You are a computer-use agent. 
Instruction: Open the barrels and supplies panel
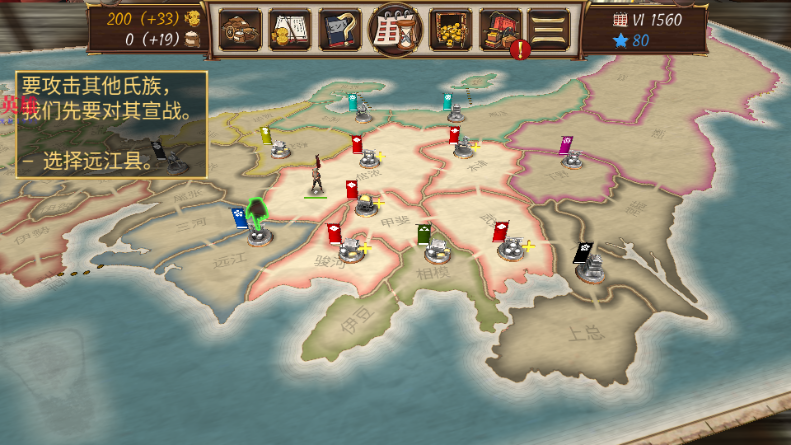pos(240,30)
